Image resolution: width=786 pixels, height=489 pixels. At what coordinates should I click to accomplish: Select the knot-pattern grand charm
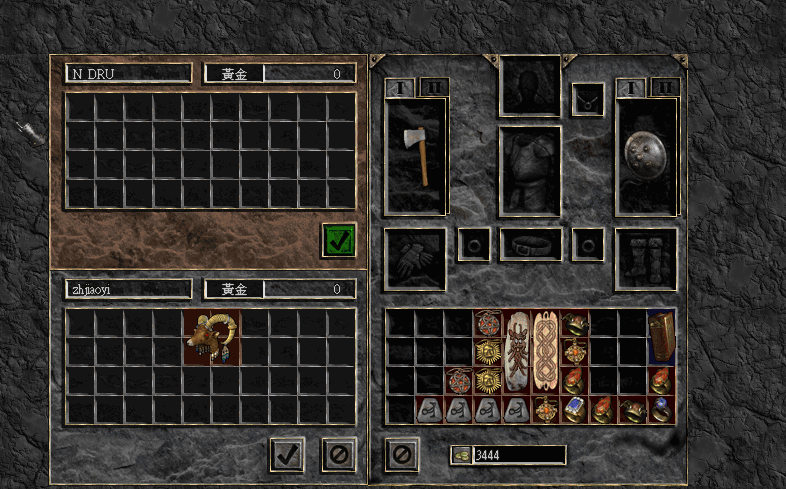click(545, 351)
